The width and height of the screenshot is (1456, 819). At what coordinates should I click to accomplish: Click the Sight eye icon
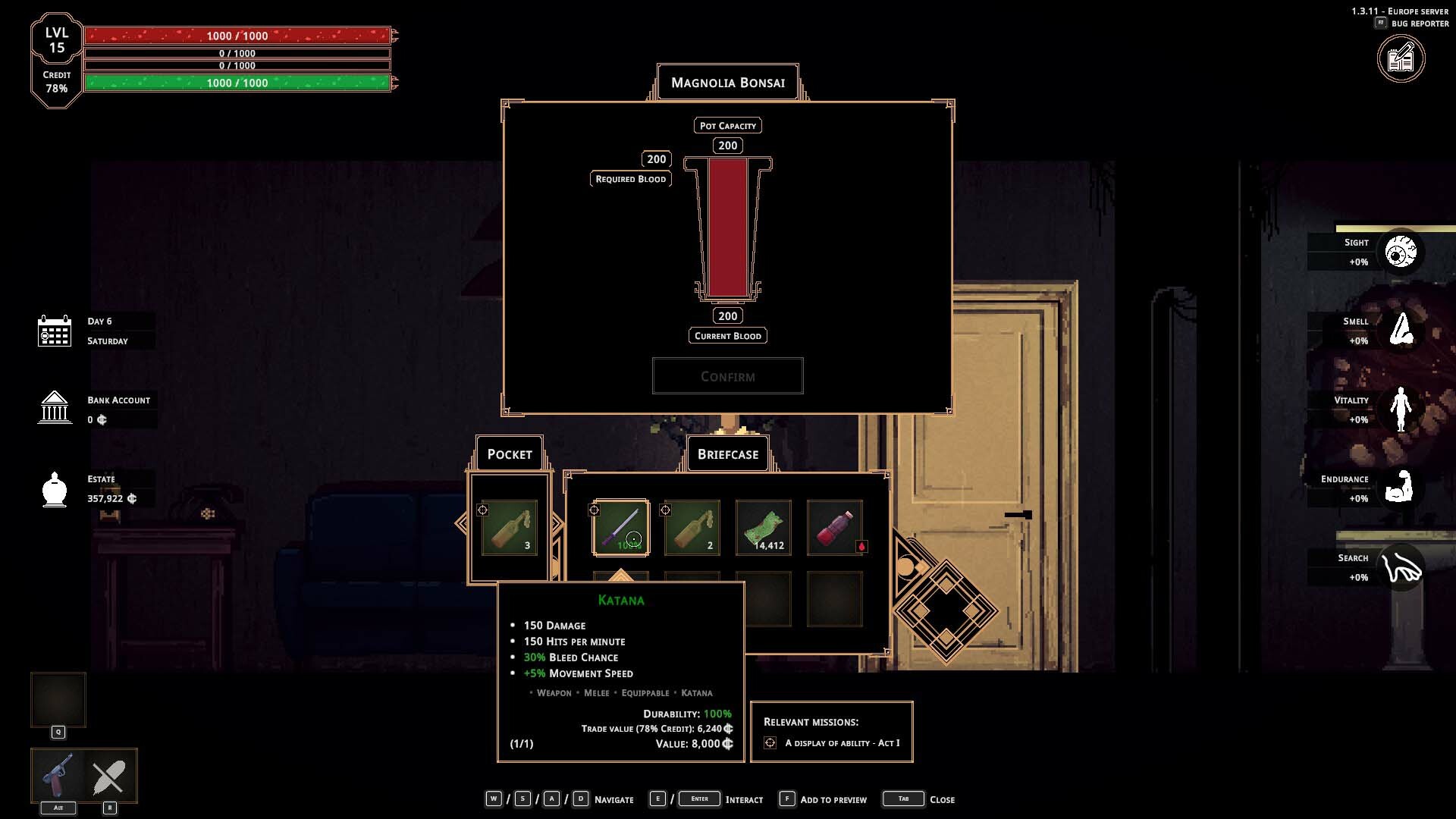tap(1400, 252)
